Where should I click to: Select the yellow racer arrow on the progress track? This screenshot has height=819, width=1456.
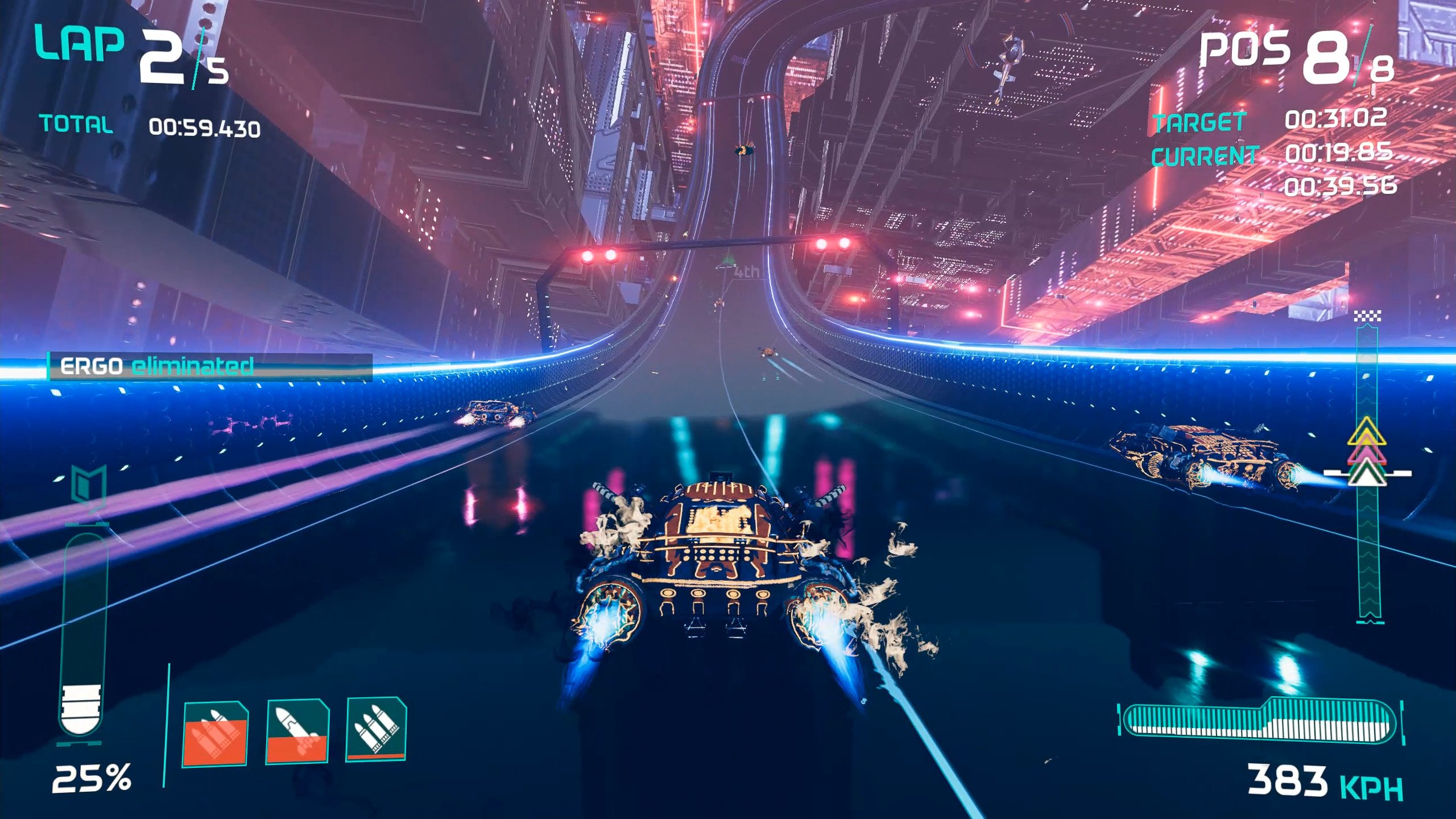coord(1367,432)
